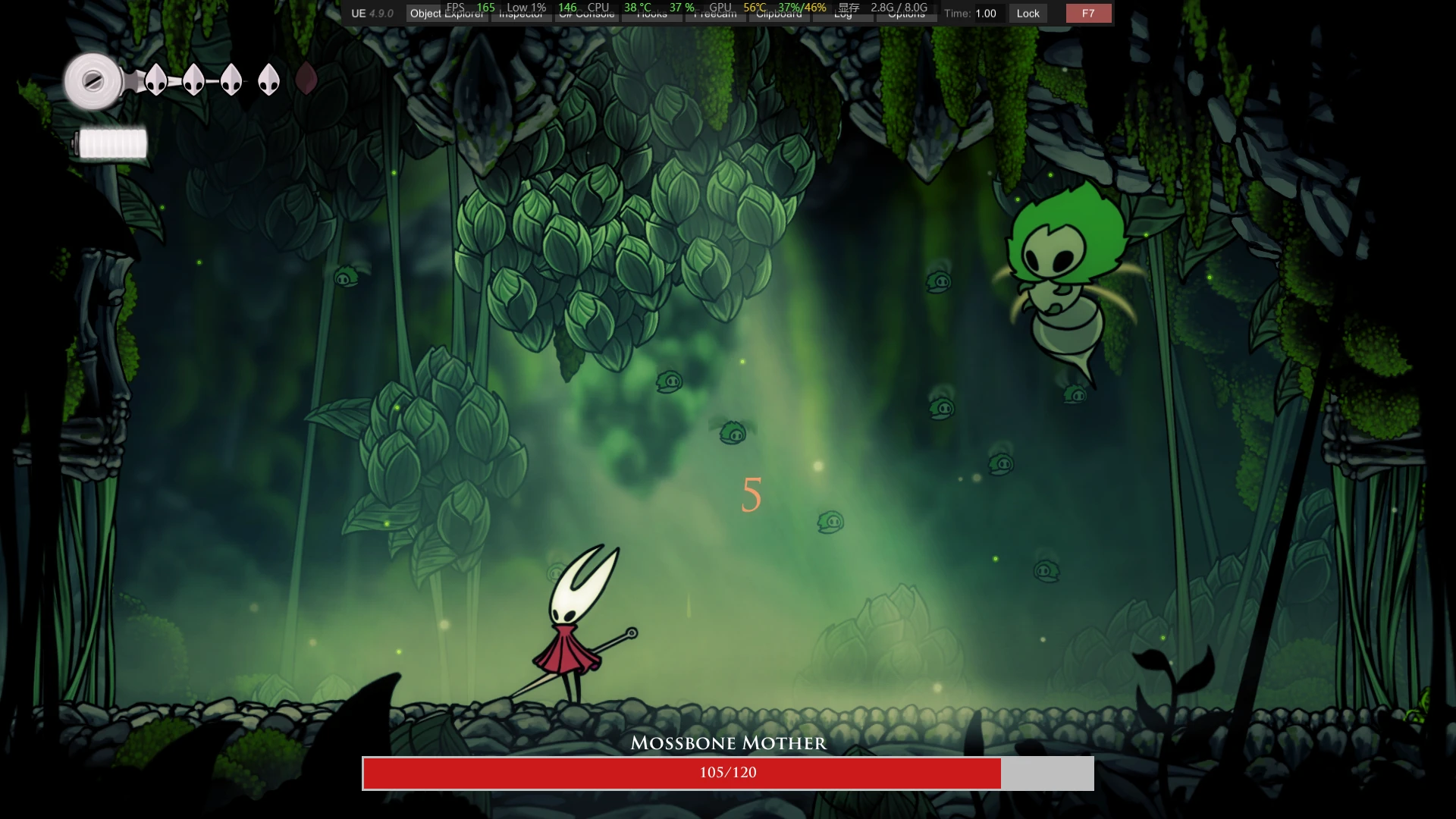Viewport: 1456px width, 819px height.
Task: Click the red F7 button
Action: coord(1088,13)
